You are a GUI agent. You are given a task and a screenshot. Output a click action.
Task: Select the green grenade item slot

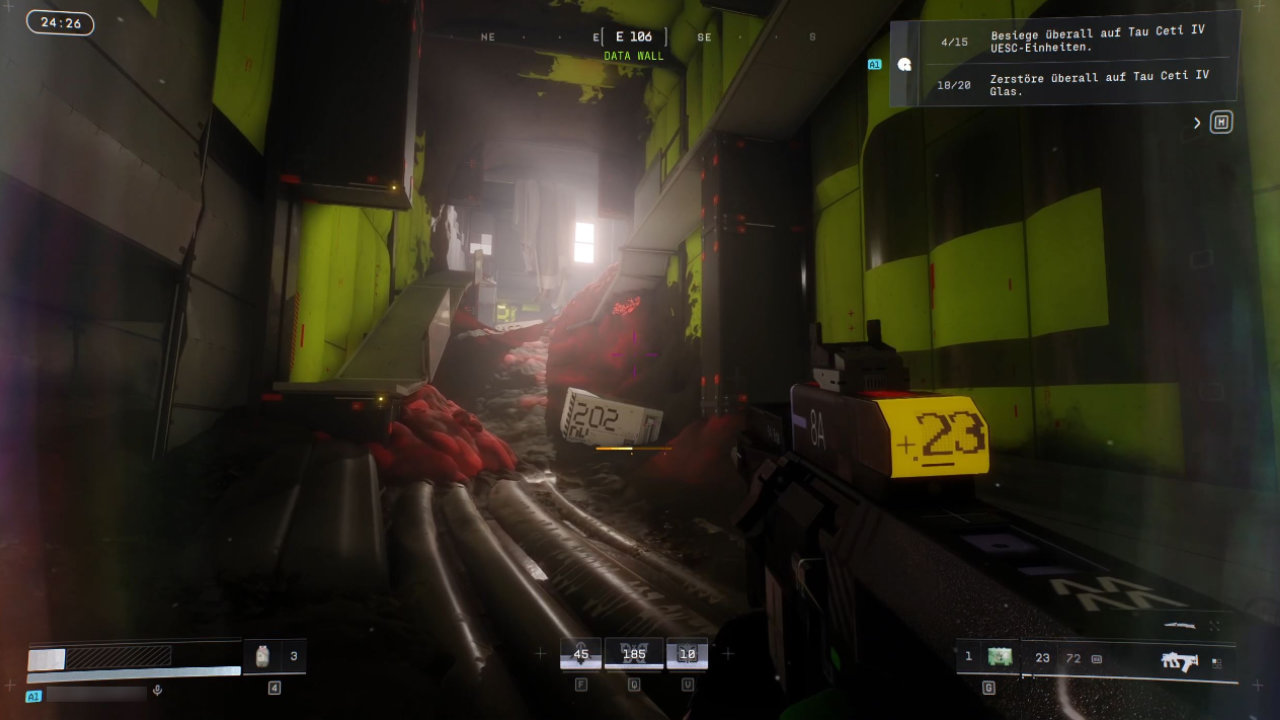tap(999, 657)
